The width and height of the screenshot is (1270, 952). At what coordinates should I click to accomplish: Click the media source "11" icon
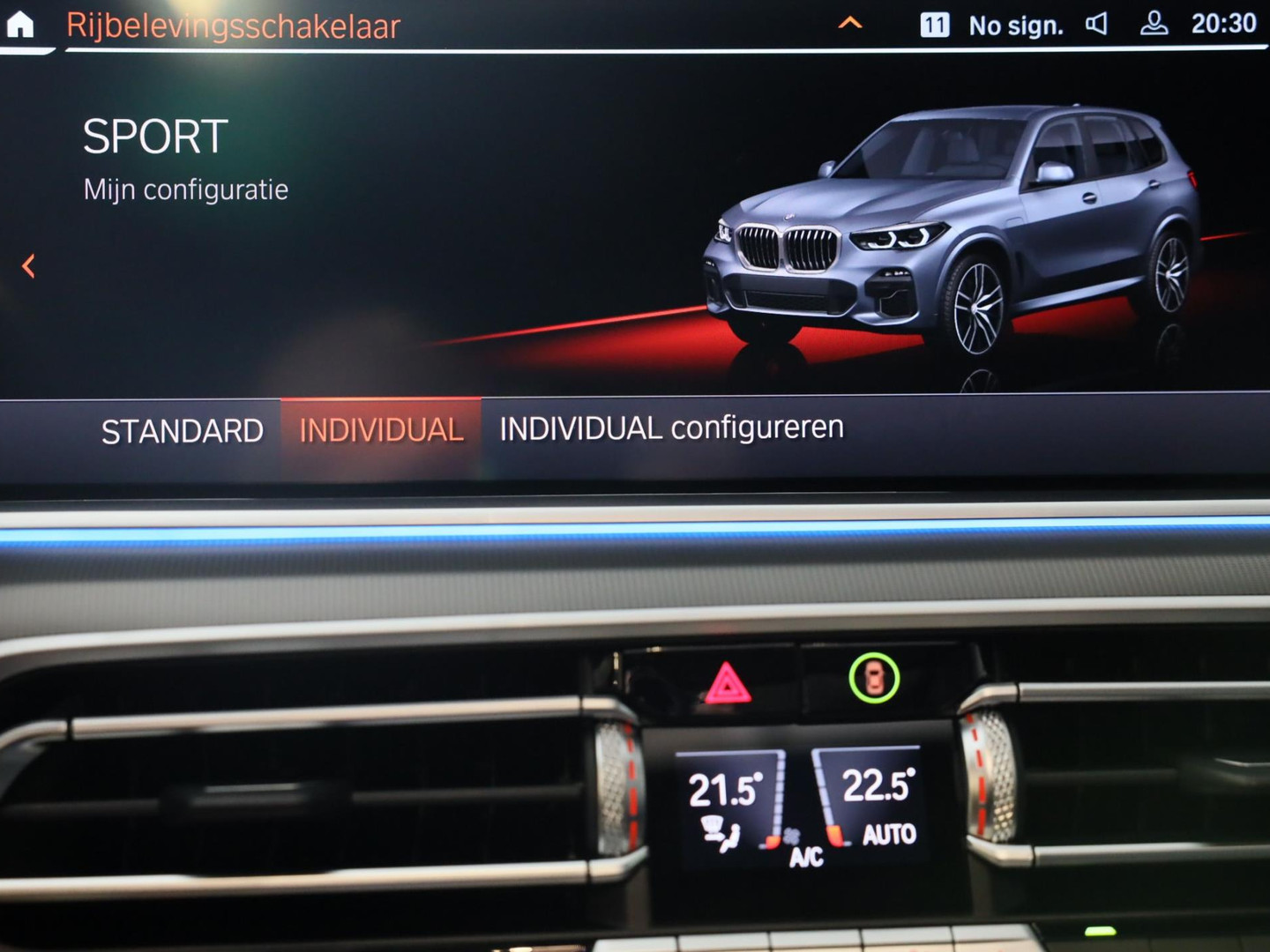point(935,25)
